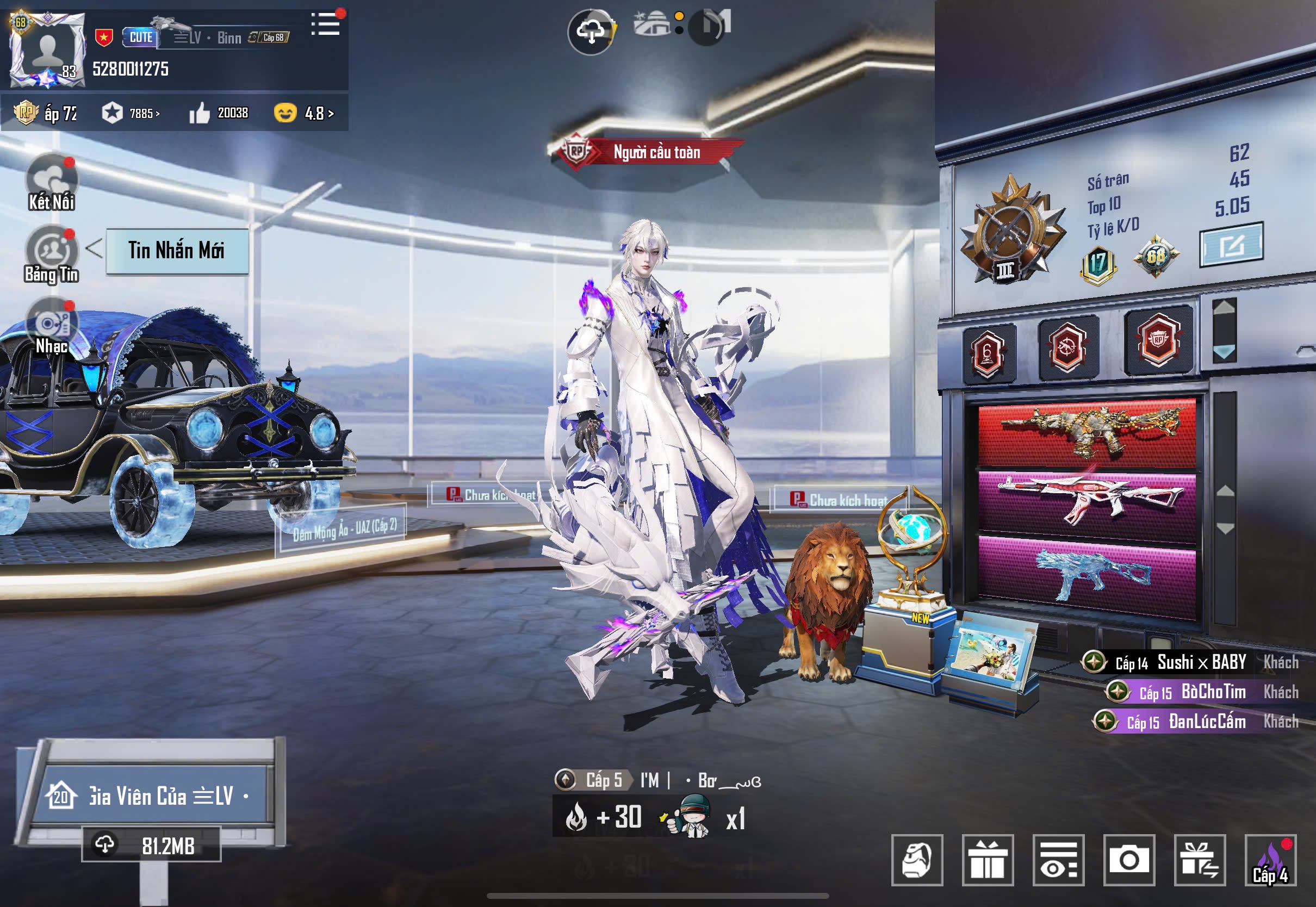The width and height of the screenshot is (1316, 907).
Task: Open the Sushi × BABY visitor entry
Action: (x=1190, y=663)
